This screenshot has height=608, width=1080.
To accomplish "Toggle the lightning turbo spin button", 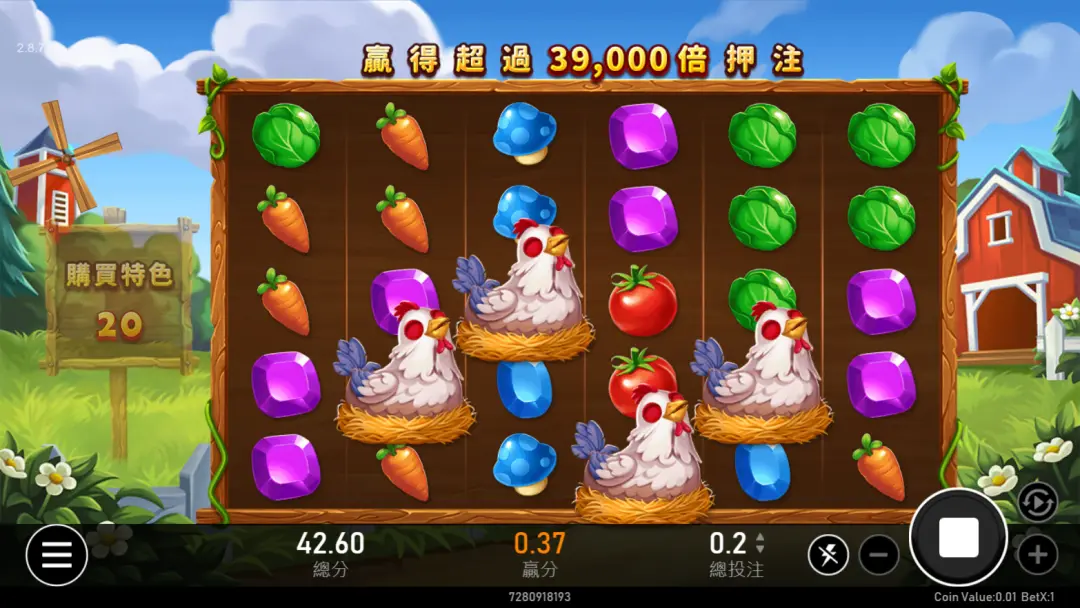I will point(828,555).
